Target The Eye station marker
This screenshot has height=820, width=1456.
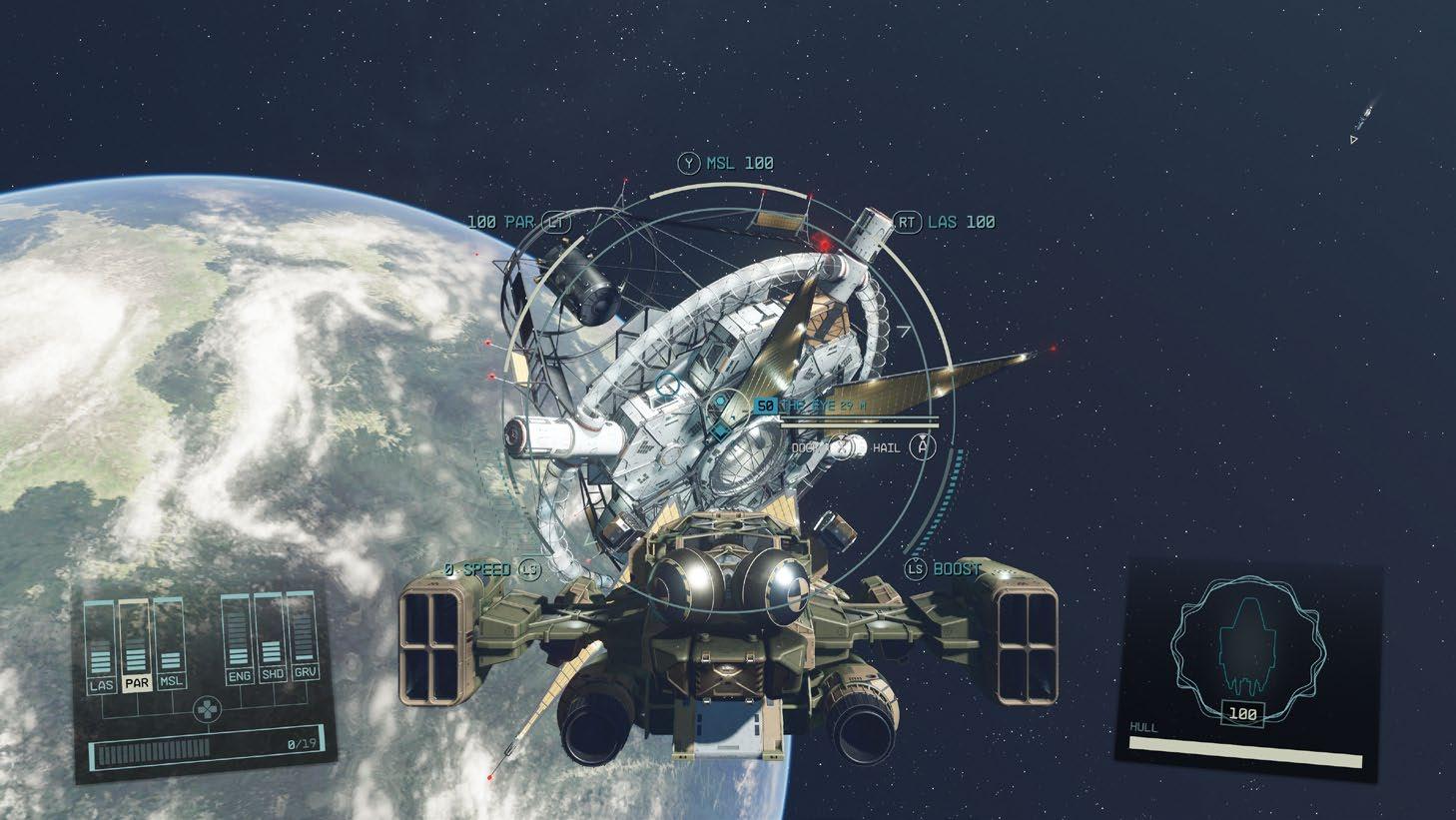click(x=720, y=406)
